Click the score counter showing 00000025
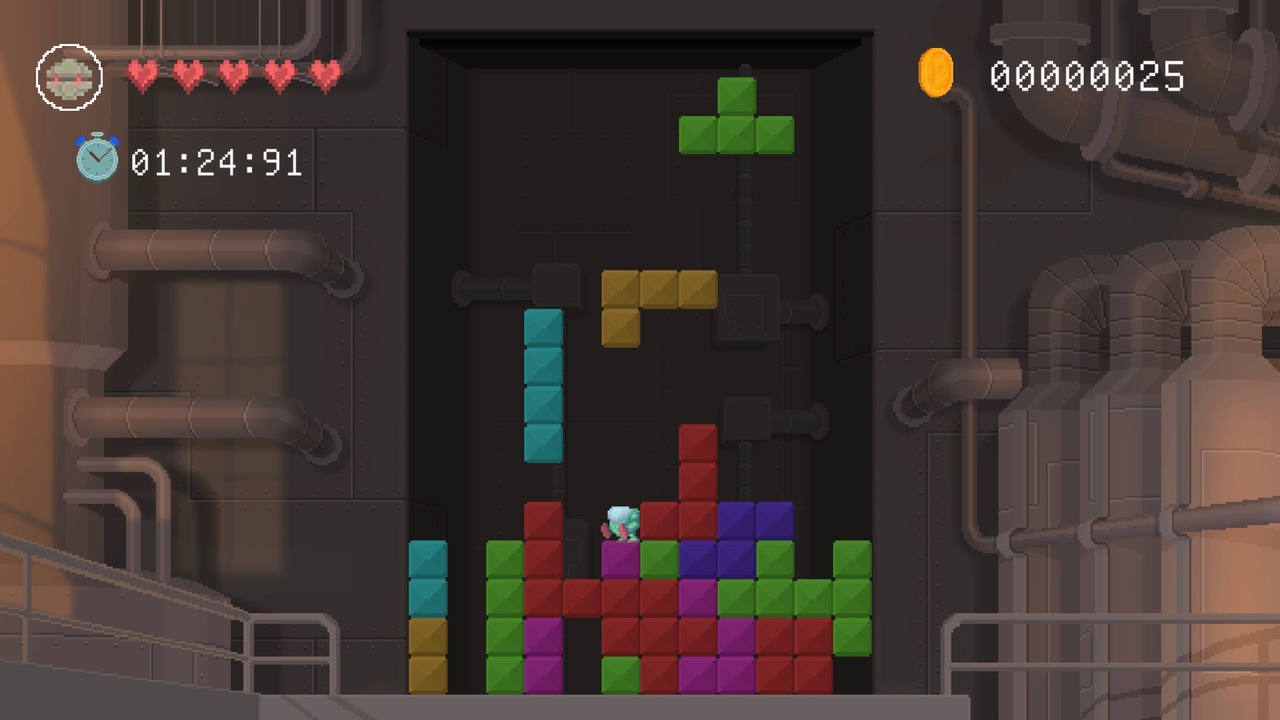 coord(1087,76)
